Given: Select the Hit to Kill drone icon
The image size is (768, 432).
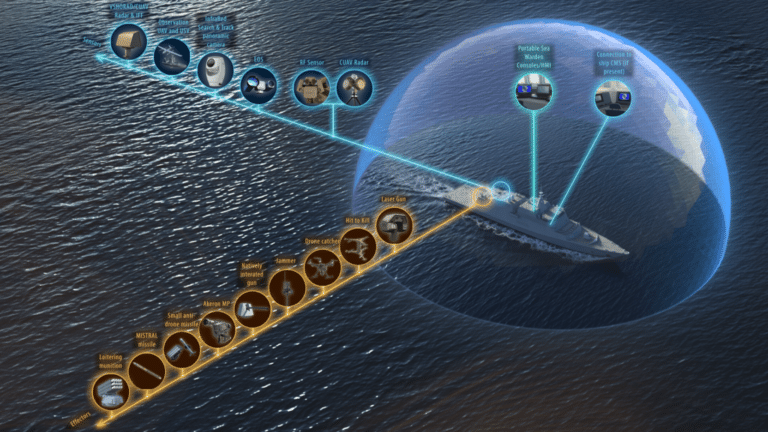Looking at the screenshot, I should (x=357, y=247).
